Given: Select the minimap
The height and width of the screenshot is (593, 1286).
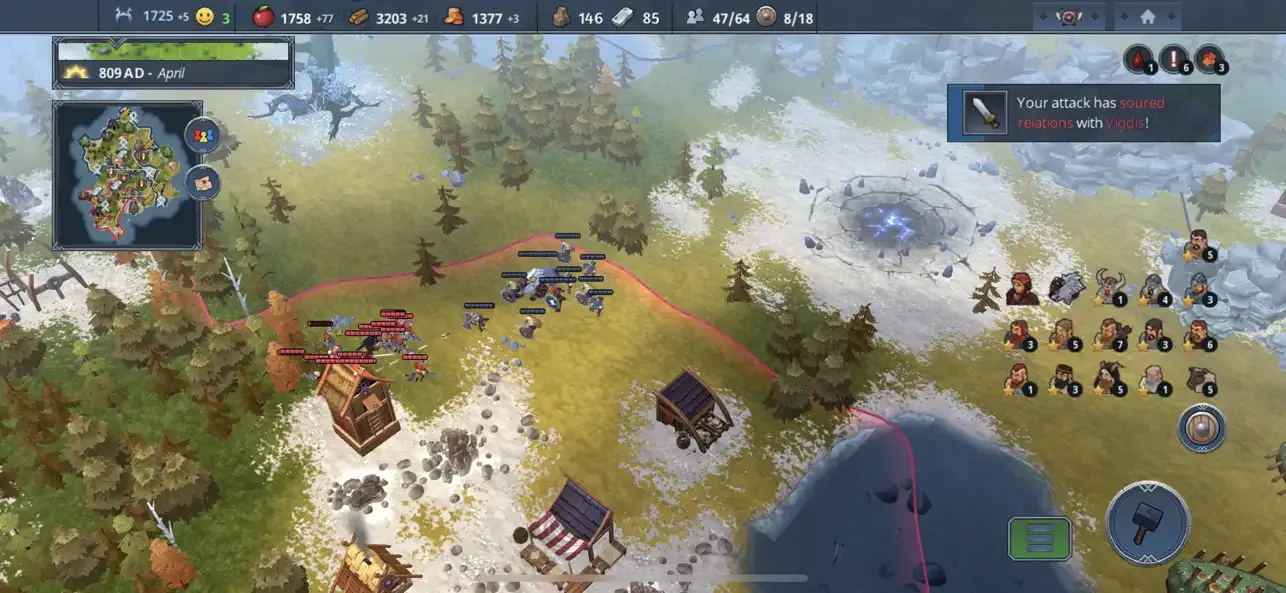Looking at the screenshot, I should pos(127,172).
